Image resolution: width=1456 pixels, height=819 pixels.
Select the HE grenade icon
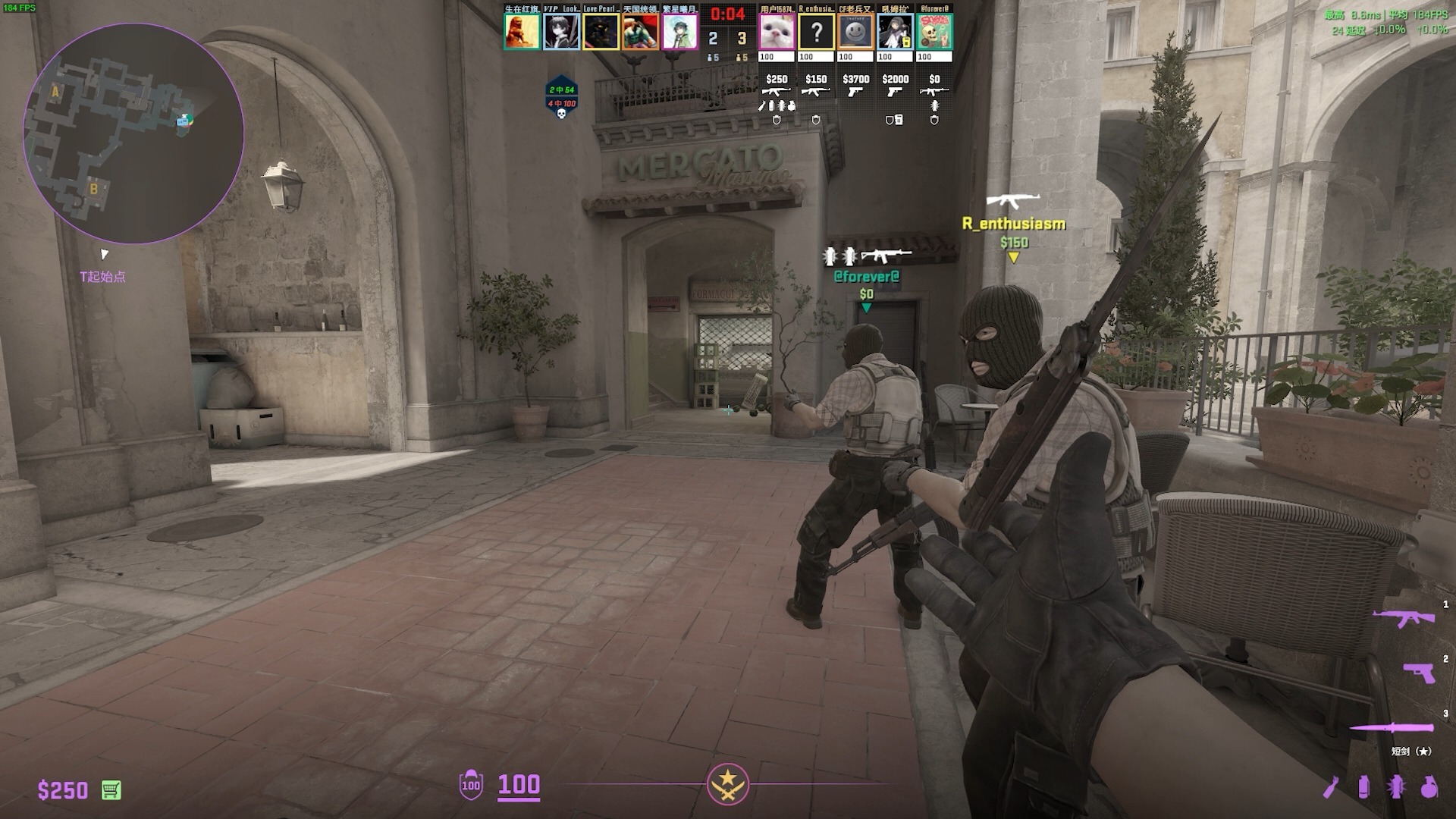(1429, 787)
